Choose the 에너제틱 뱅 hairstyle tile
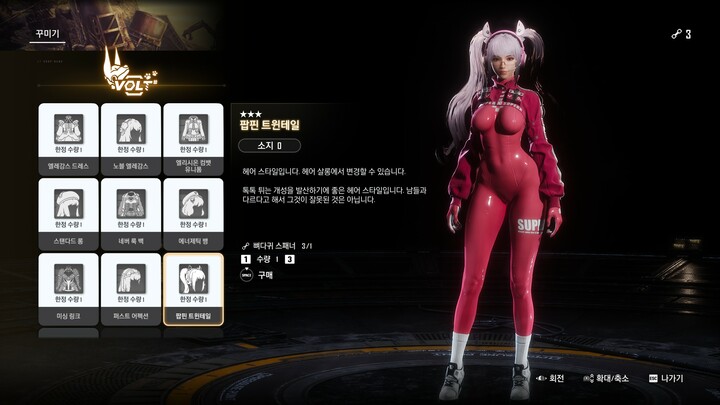Screen dimensions: 720x405 pos(193,213)
